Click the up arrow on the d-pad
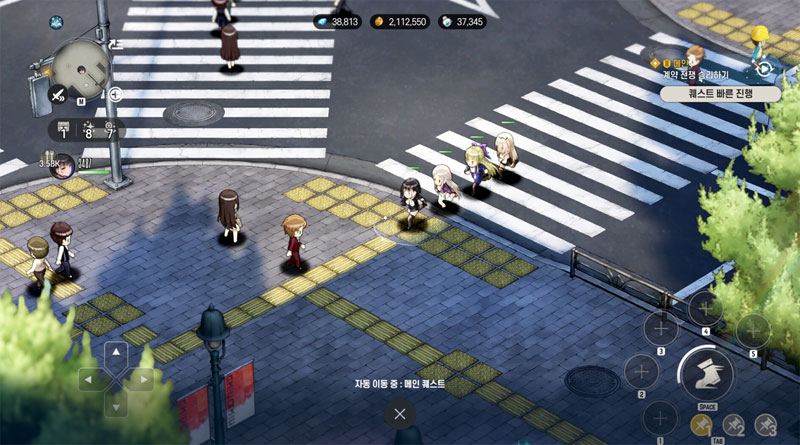The image size is (800, 445). tap(116, 354)
